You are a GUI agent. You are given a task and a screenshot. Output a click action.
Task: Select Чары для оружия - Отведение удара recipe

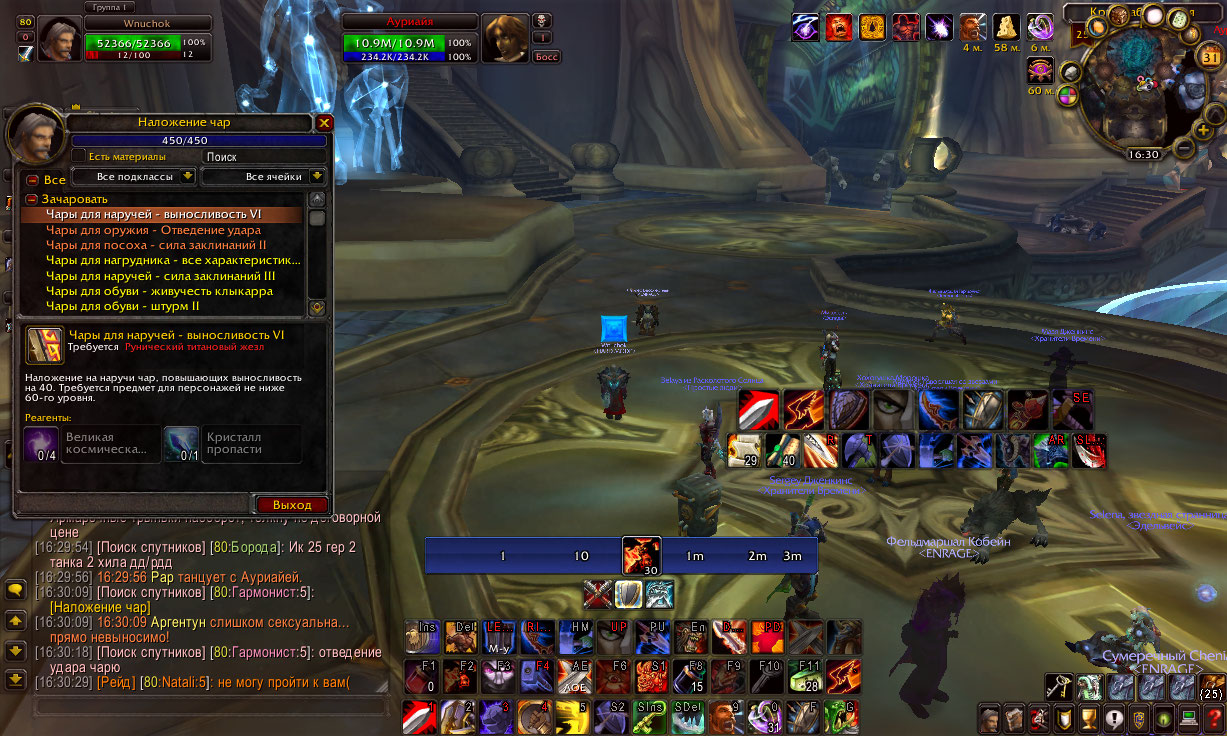point(153,230)
